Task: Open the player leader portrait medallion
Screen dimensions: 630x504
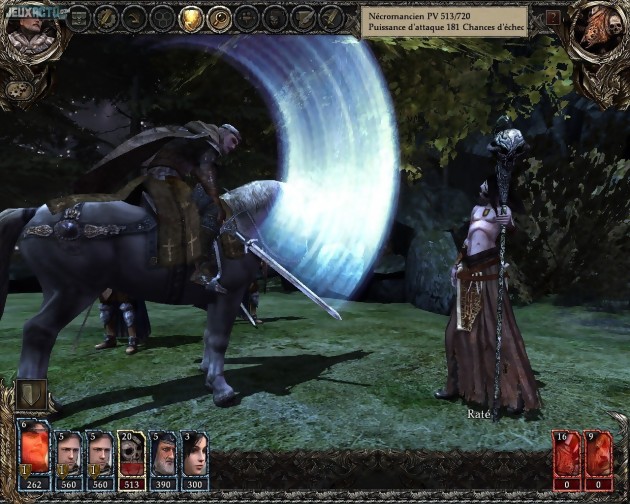Action: pyautogui.click(x=25, y=28)
